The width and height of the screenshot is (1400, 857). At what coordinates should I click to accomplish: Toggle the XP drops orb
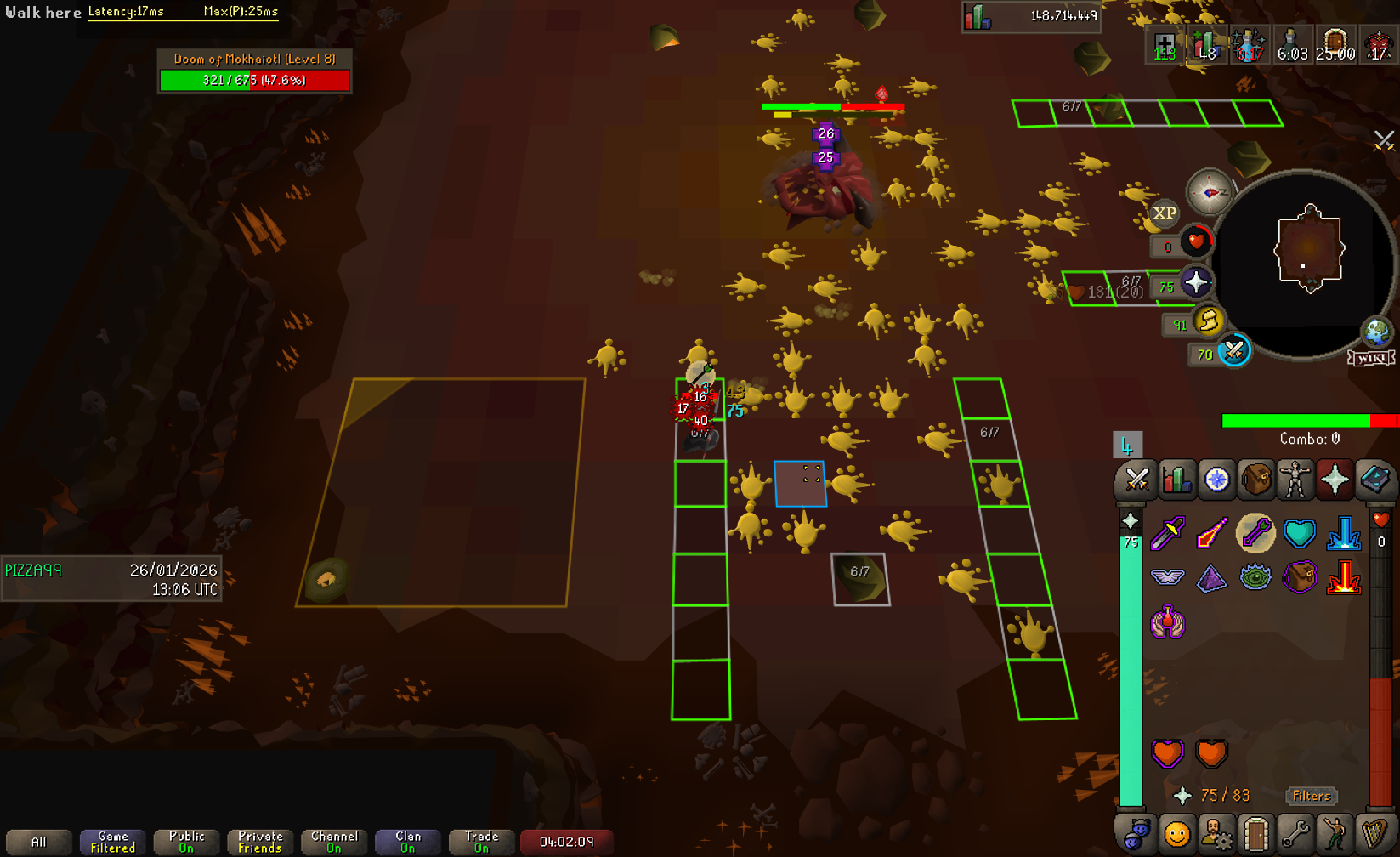coord(1164,213)
